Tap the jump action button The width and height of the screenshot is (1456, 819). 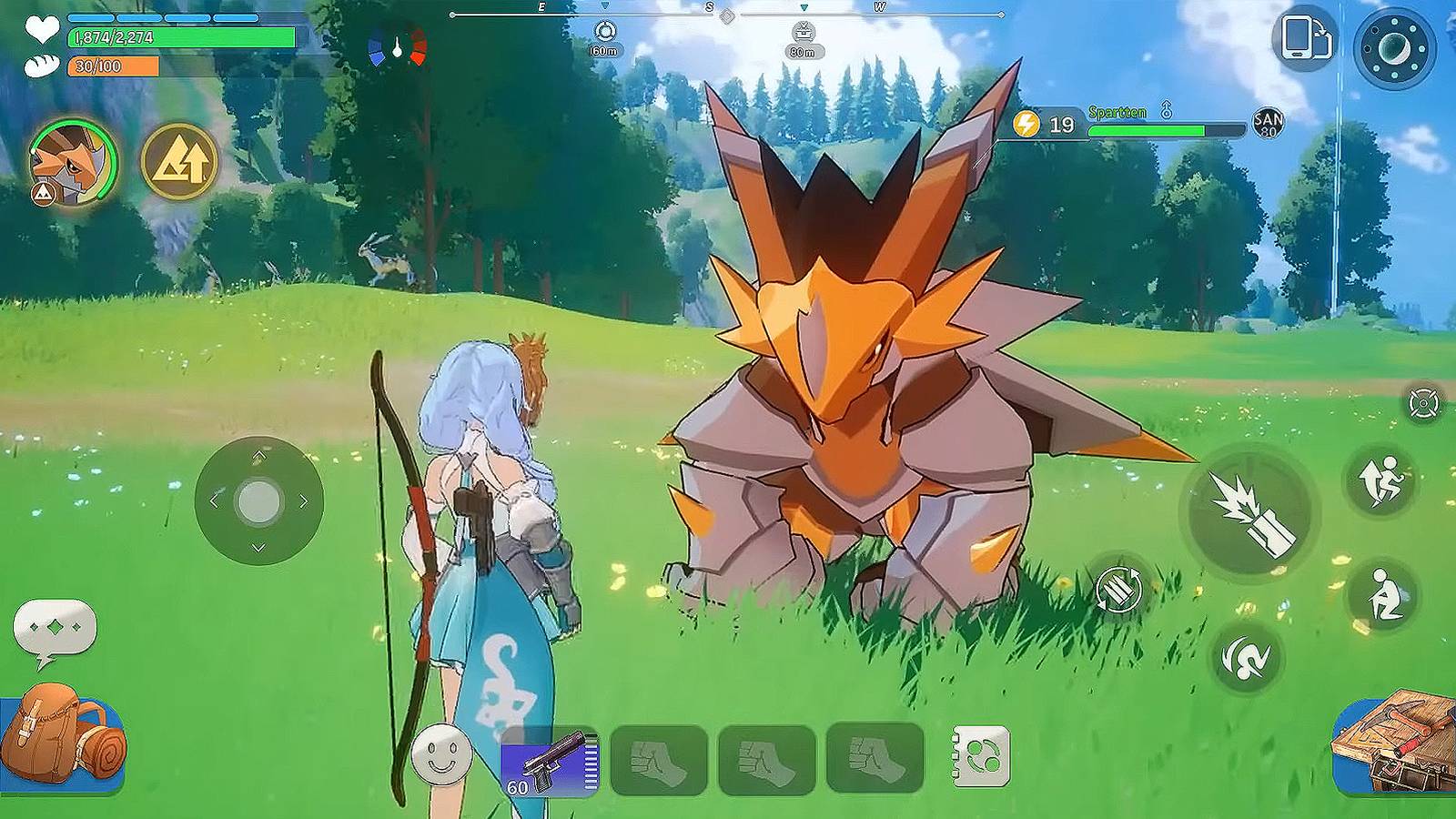[x=1380, y=480]
